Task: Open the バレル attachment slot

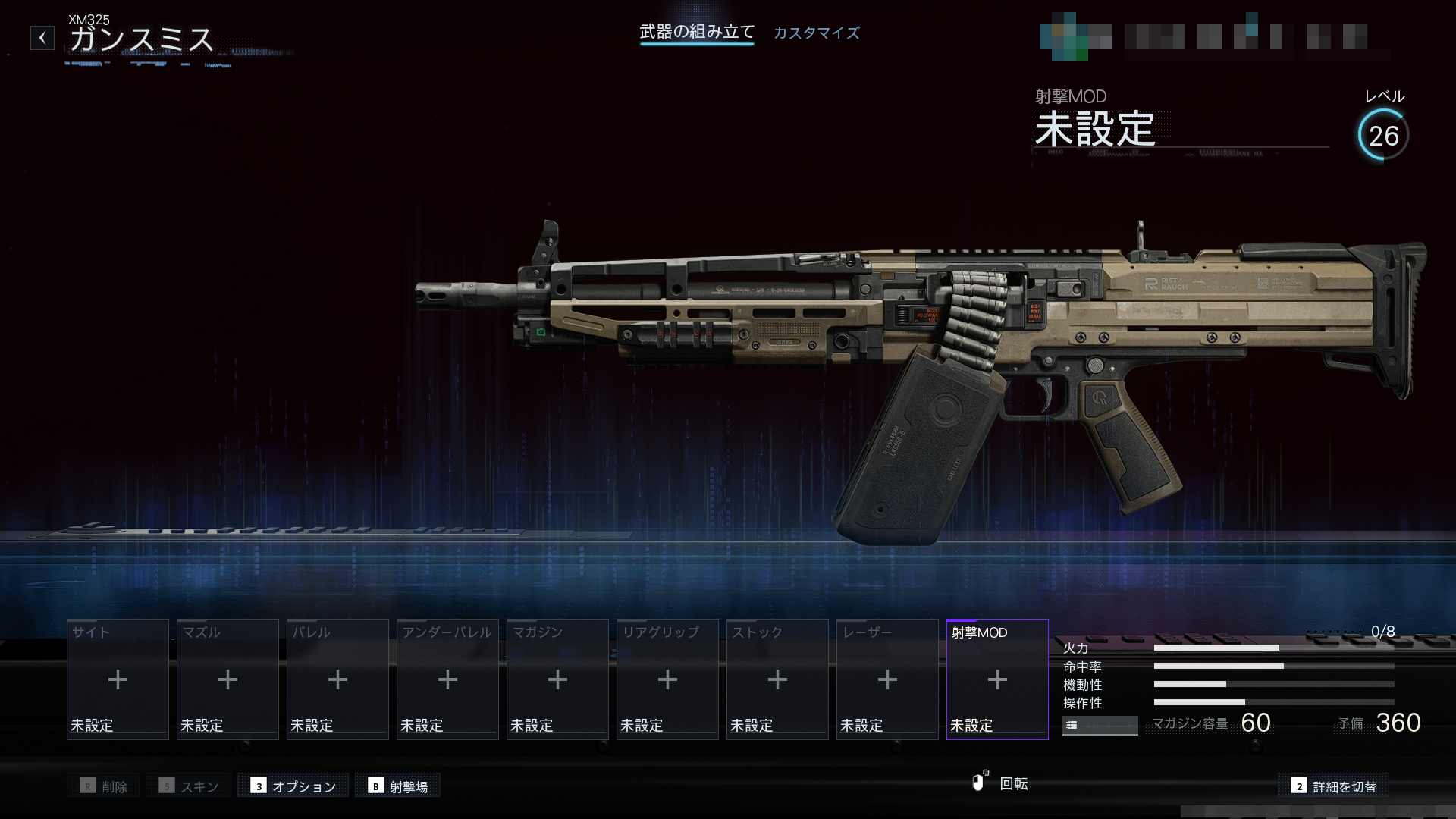Action: pyautogui.click(x=337, y=679)
